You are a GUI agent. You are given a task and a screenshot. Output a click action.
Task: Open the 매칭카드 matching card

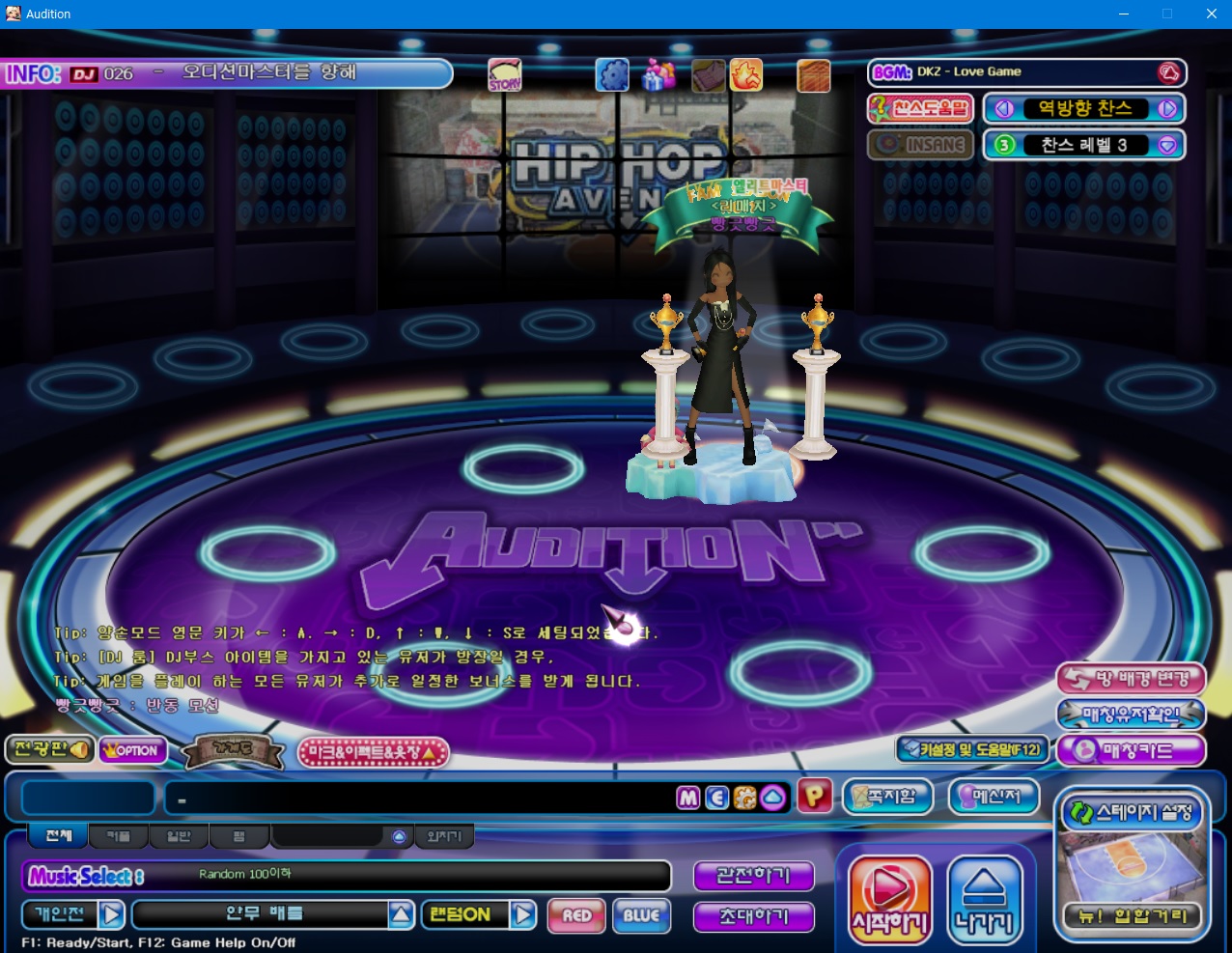1131,750
